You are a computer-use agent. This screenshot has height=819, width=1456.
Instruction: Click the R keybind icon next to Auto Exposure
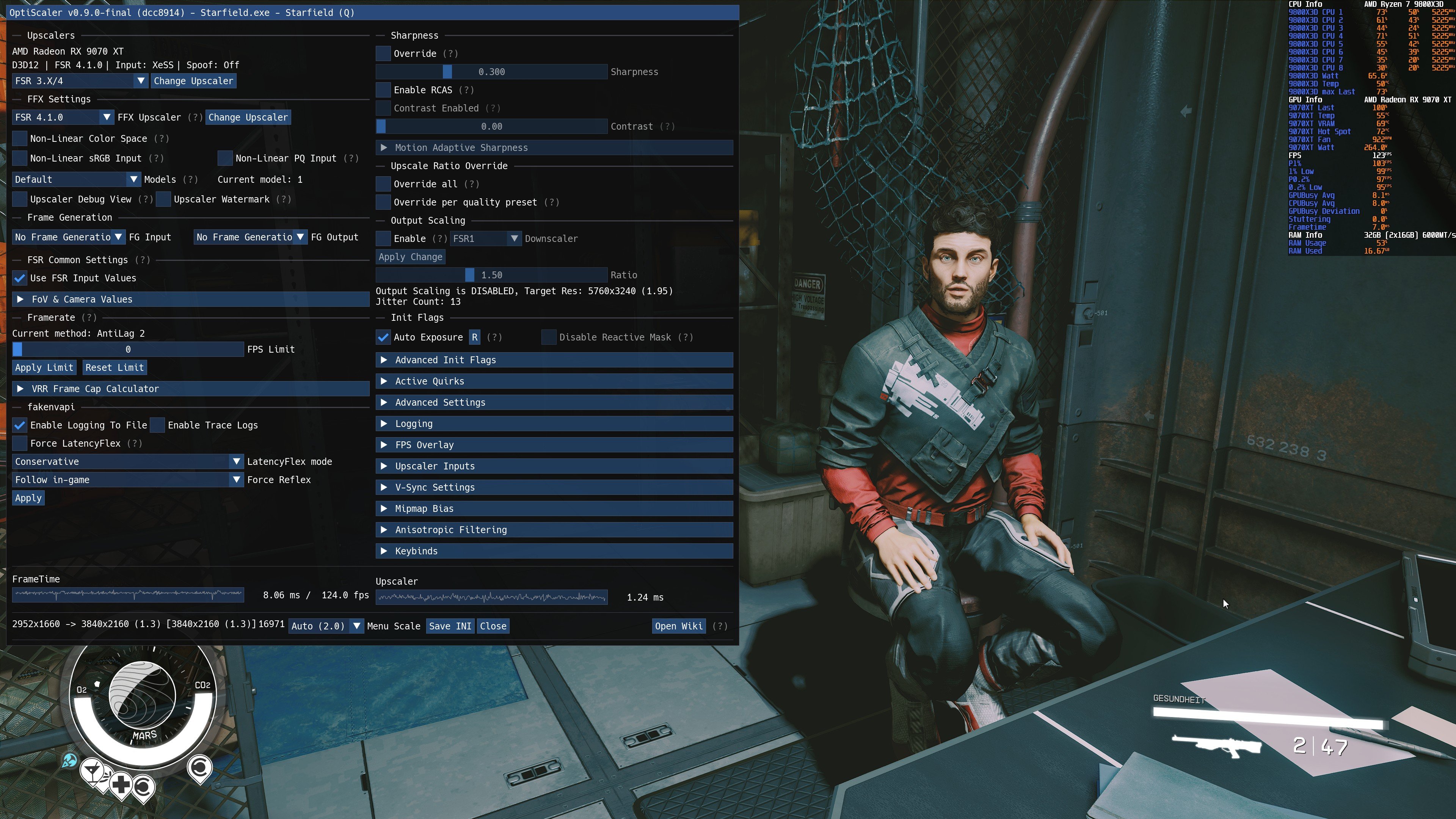[474, 337]
